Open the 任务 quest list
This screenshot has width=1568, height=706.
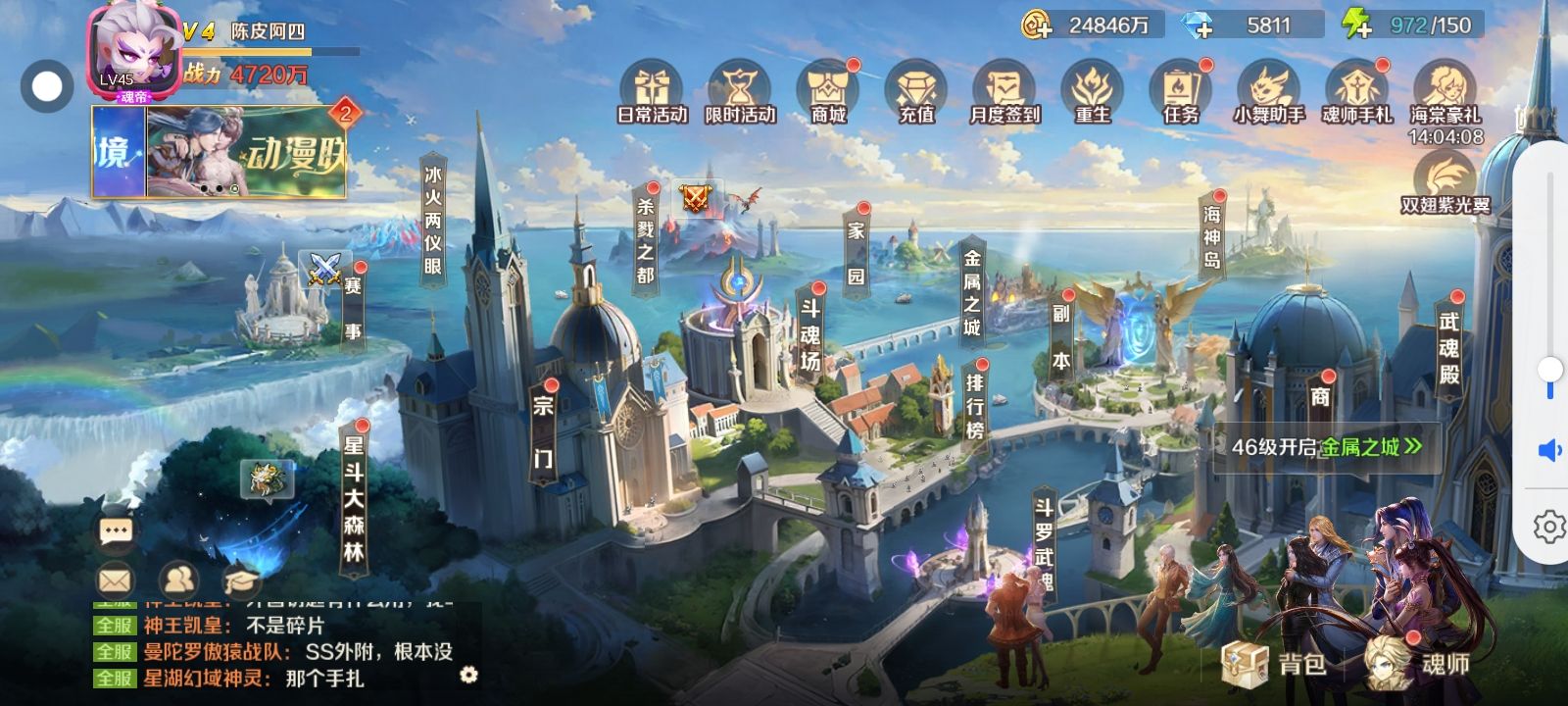[x=1181, y=93]
